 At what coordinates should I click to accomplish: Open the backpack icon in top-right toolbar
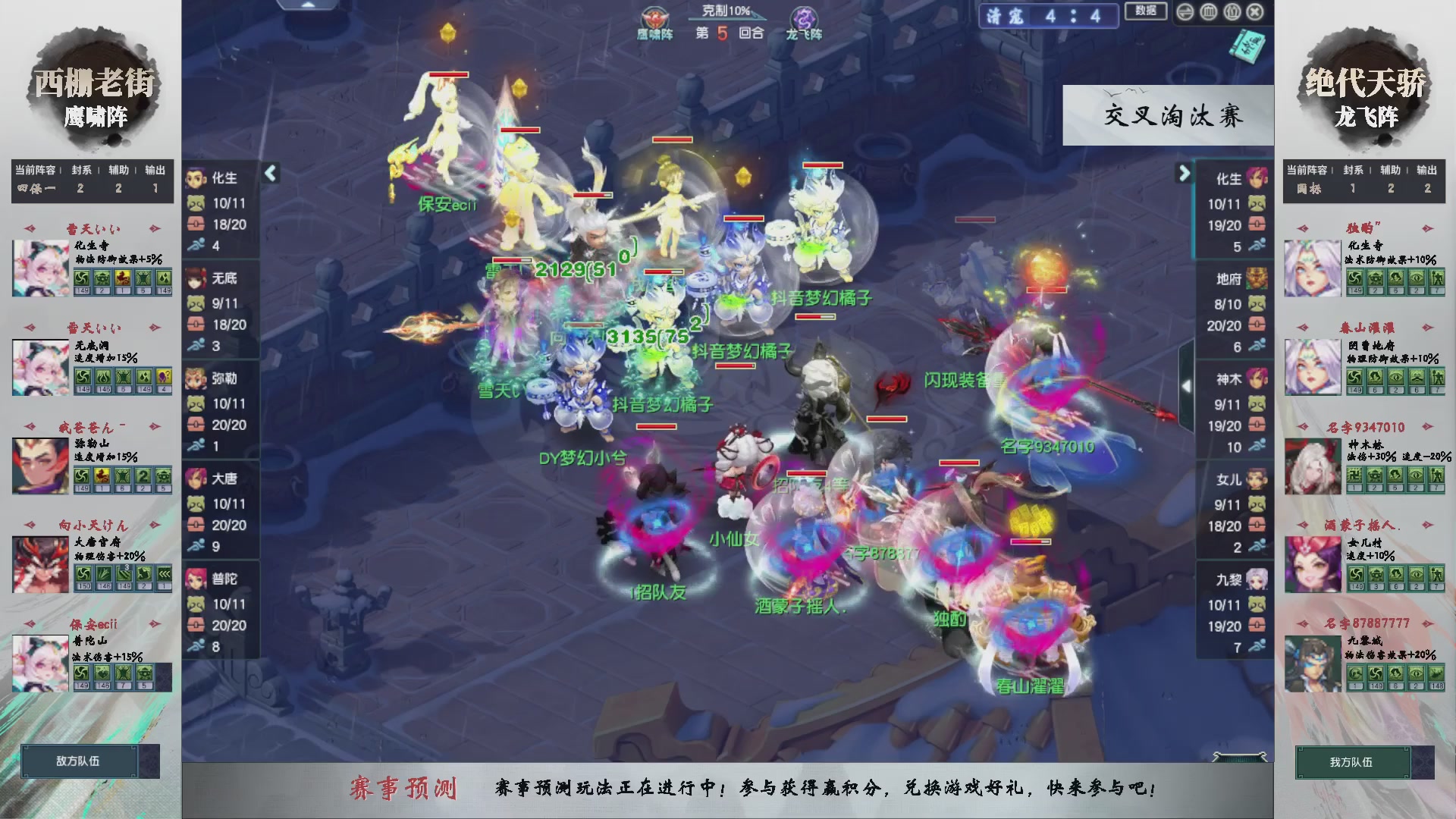click(1232, 11)
